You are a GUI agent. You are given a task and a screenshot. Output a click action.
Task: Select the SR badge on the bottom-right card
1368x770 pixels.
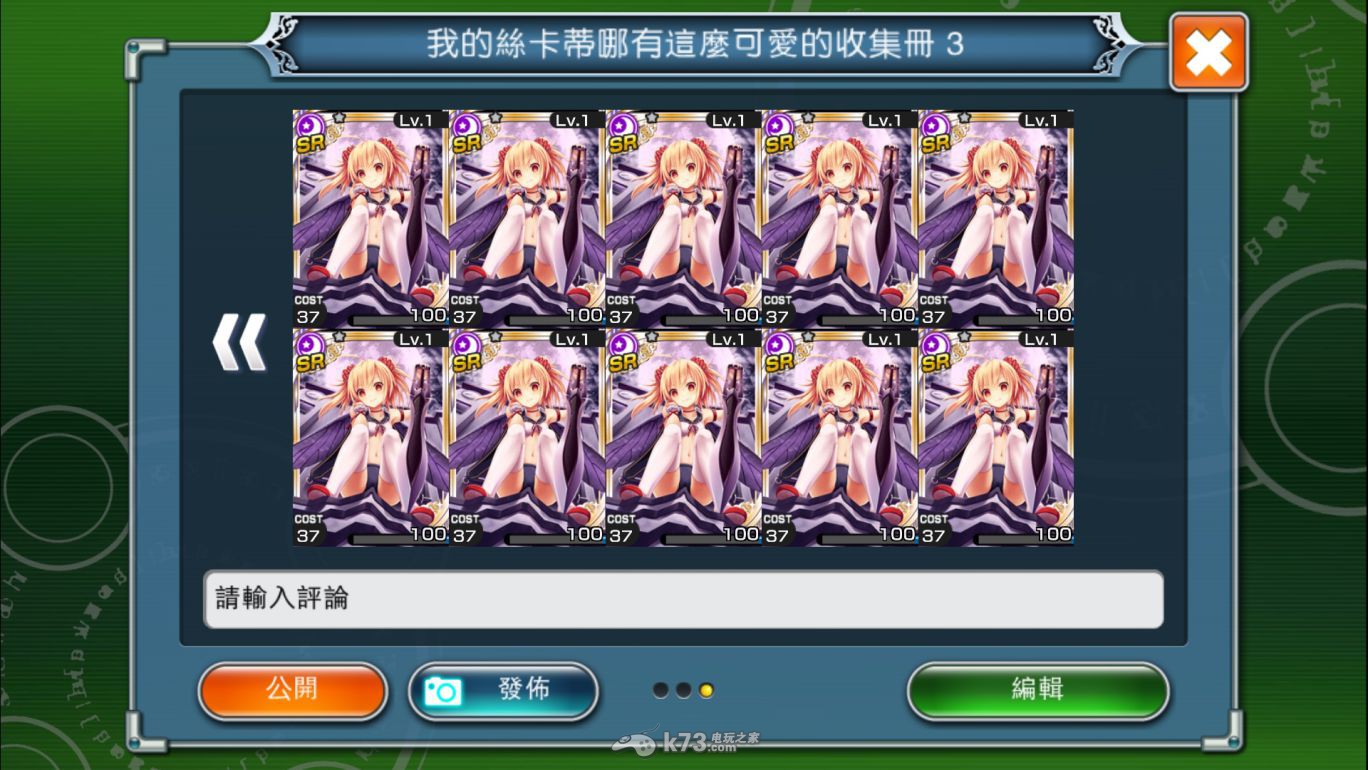(937, 360)
